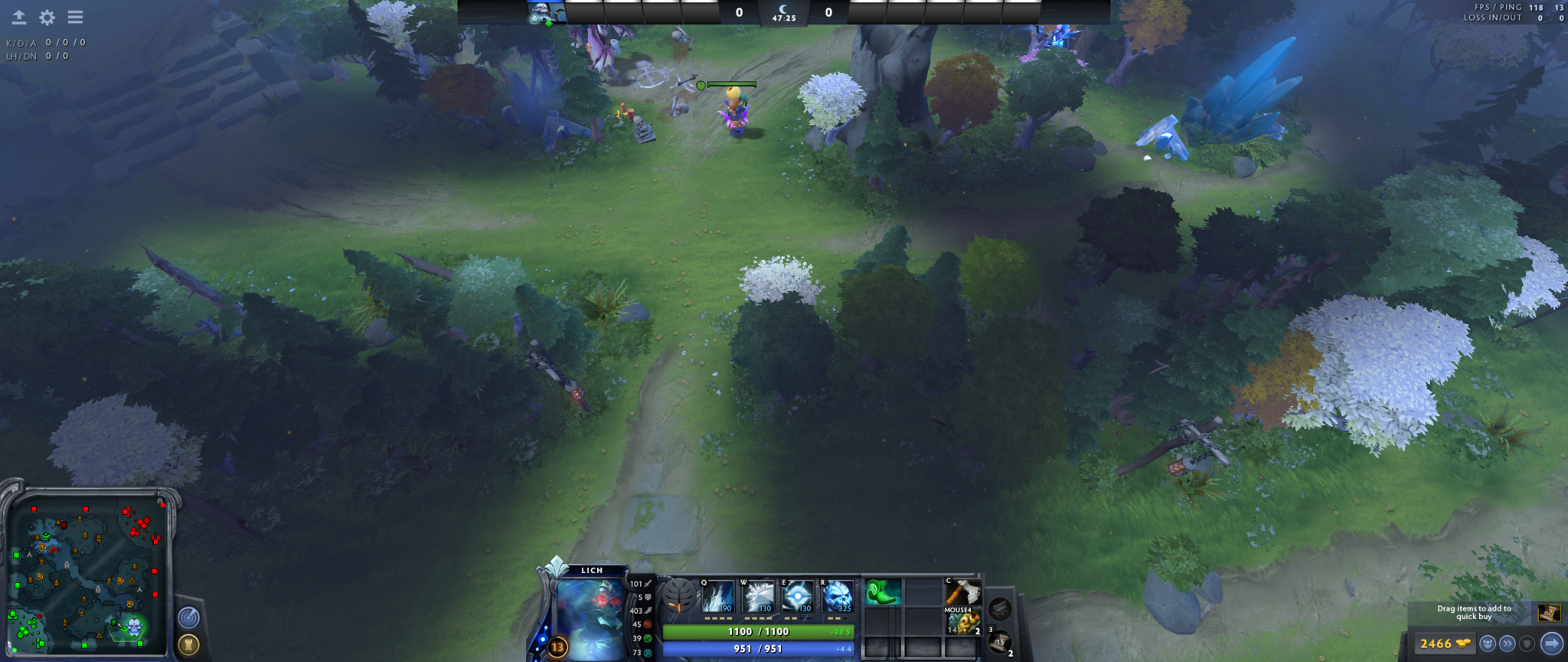Initiate a Scan with the radar icon
Image resolution: width=1568 pixels, height=662 pixels.
coord(188,618)
